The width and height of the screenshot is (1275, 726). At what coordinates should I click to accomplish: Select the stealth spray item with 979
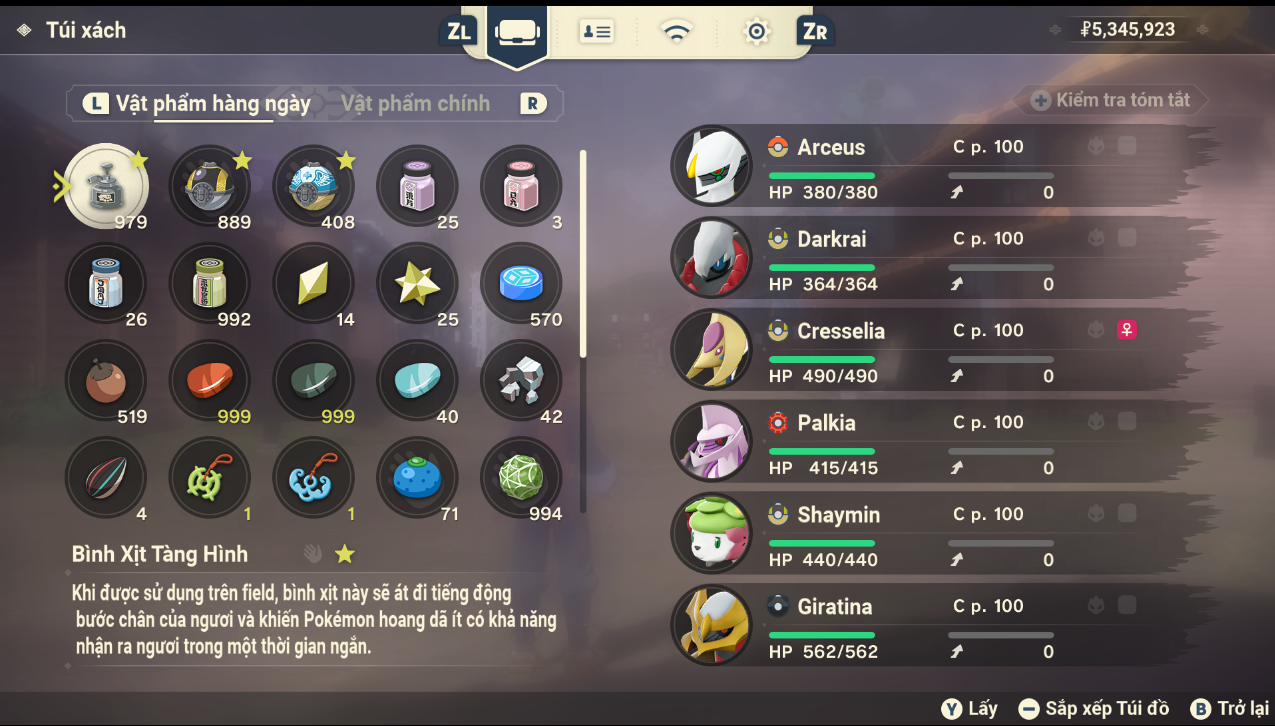pos(106,186)
